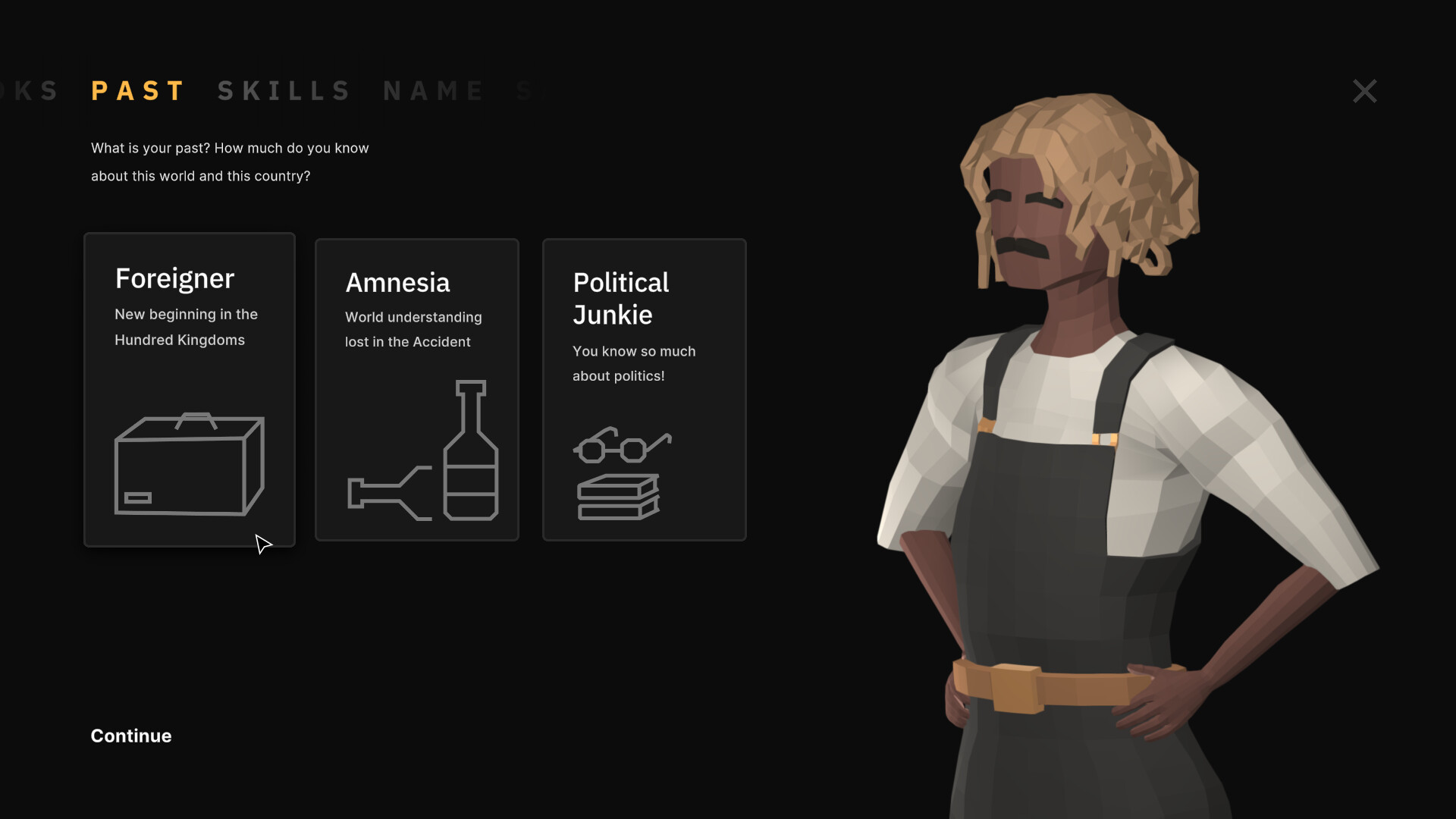
Task: Click the X icon to exit character creation
Action: pyautogui.click(x=1364, y=91)
